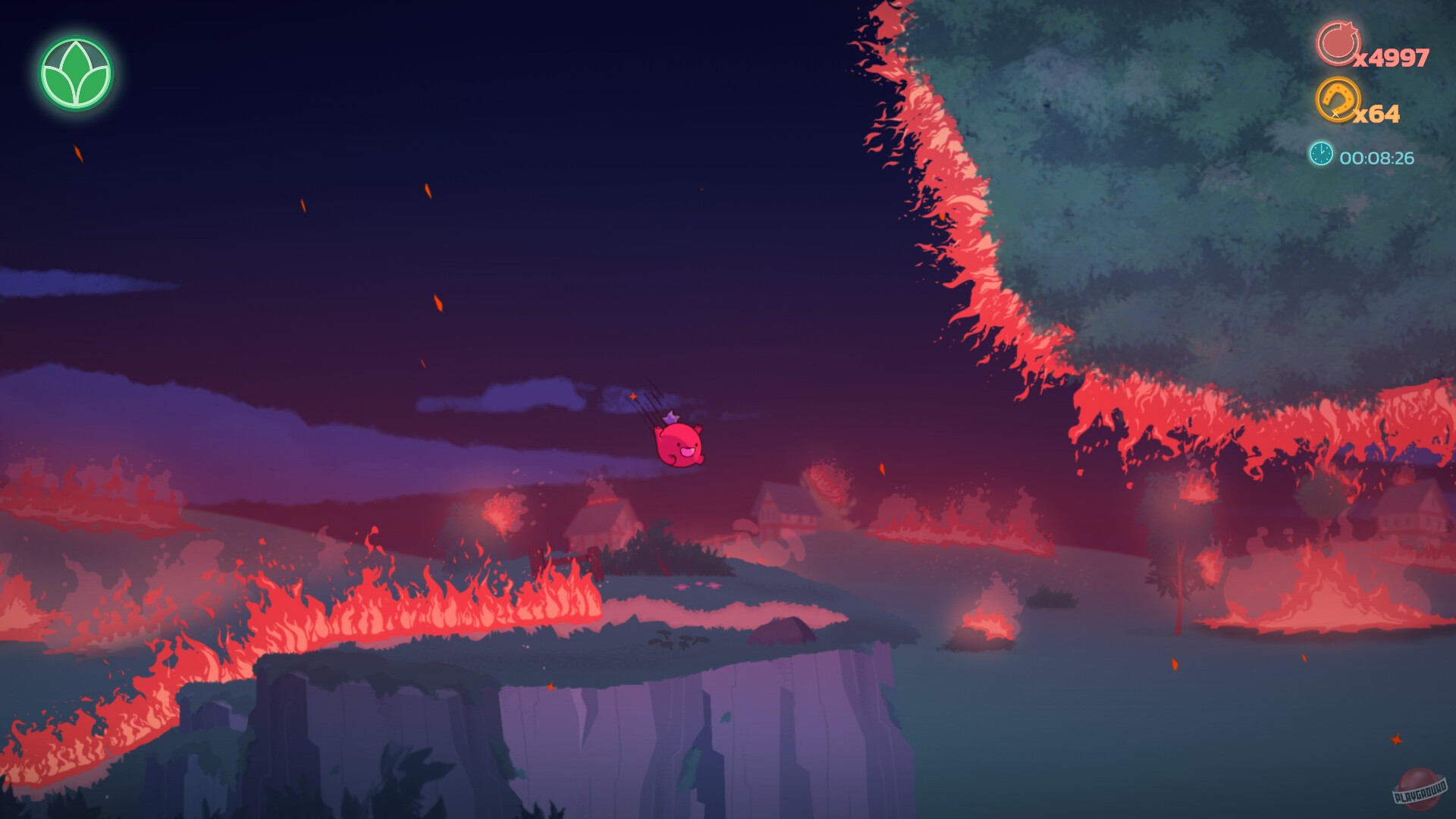Viewport: 1456px width, 819px height.
Task: Click the teal clock timer icon
Action: pyautogui.click(x=1320, y=152)
